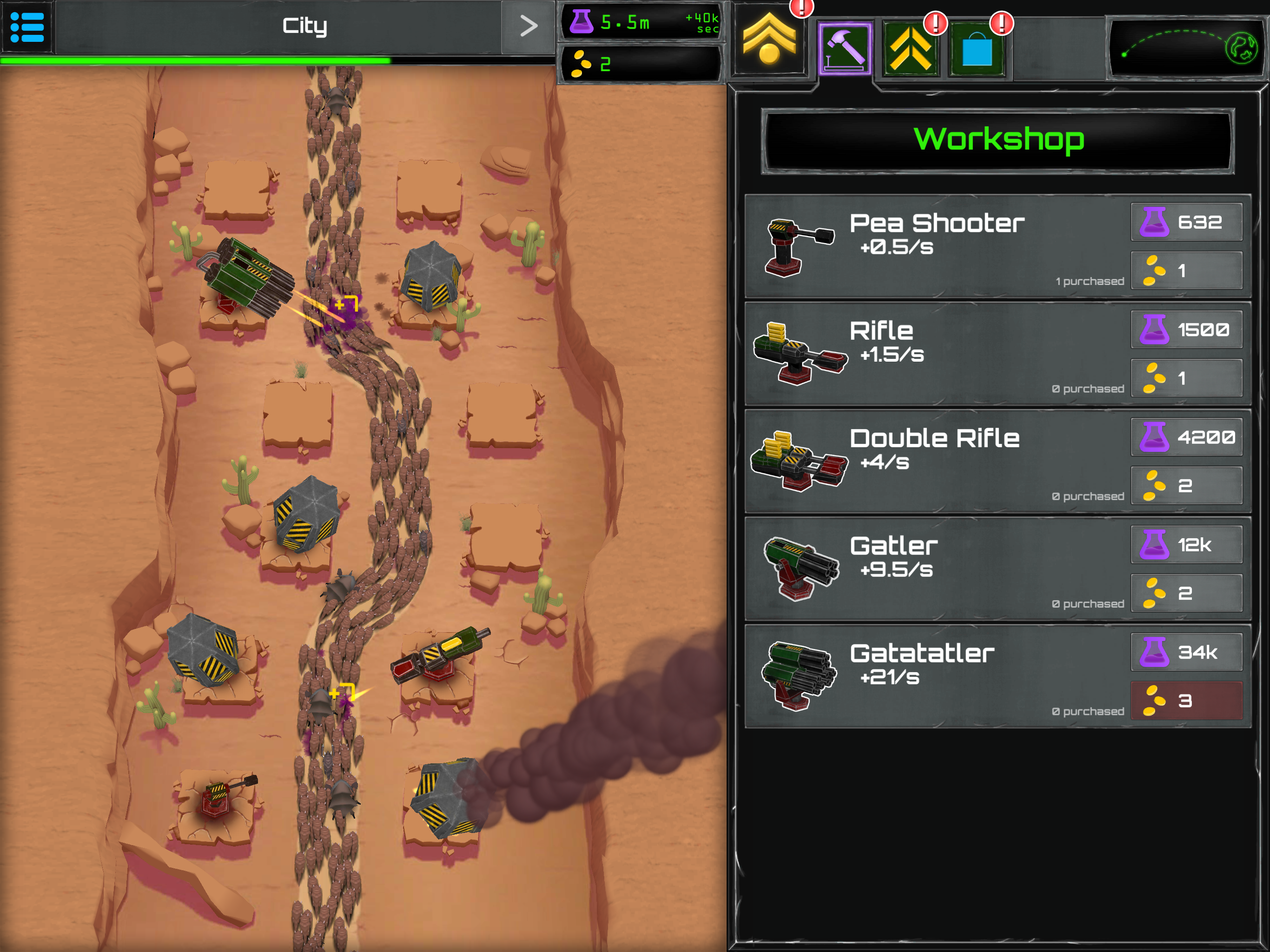This screenshot has height=952, width=1270.
Task: Go to next area with the arrow
Action: (x=528, y=26)
